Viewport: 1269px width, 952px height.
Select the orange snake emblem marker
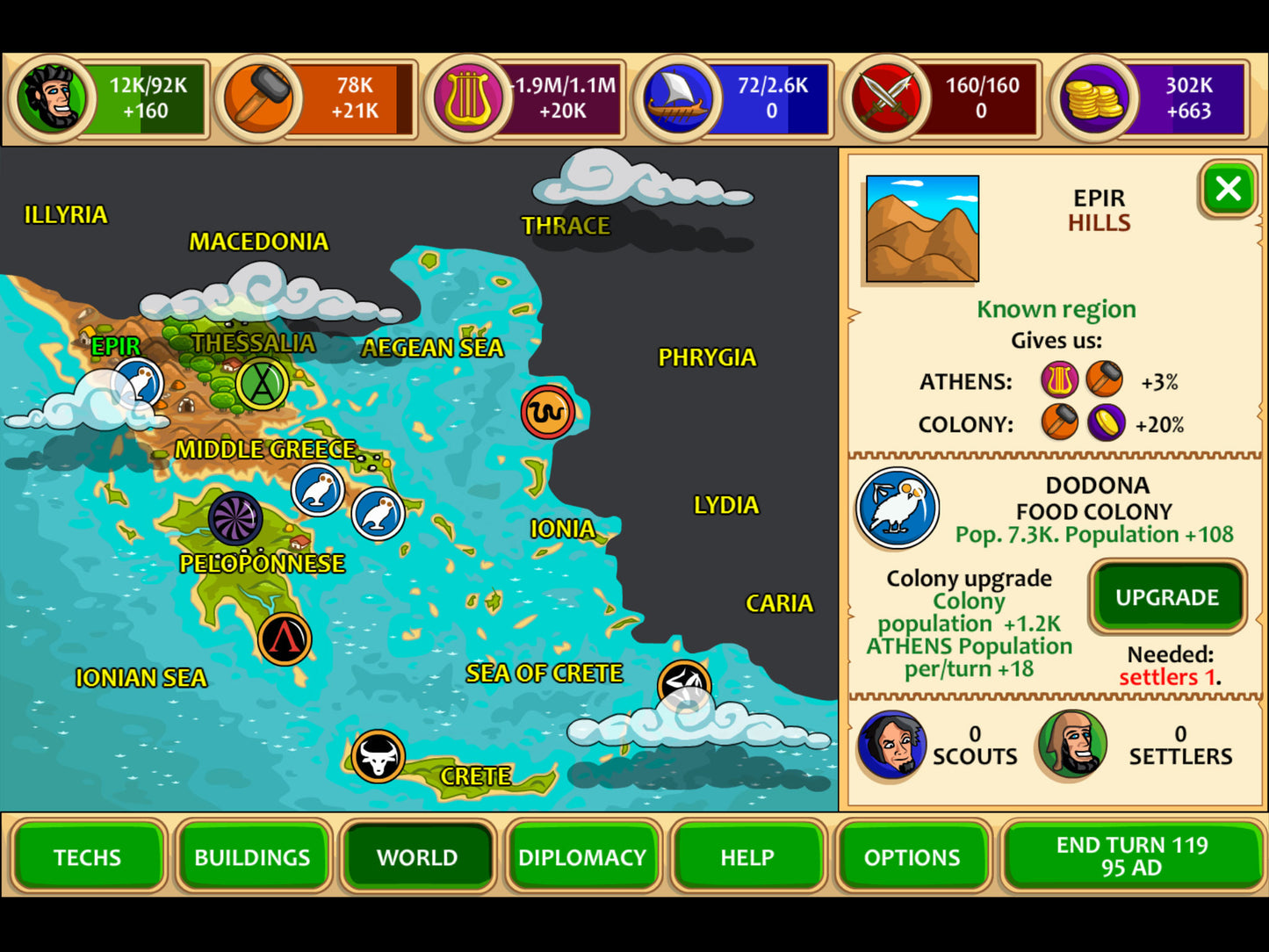click(x=547, y=411)
